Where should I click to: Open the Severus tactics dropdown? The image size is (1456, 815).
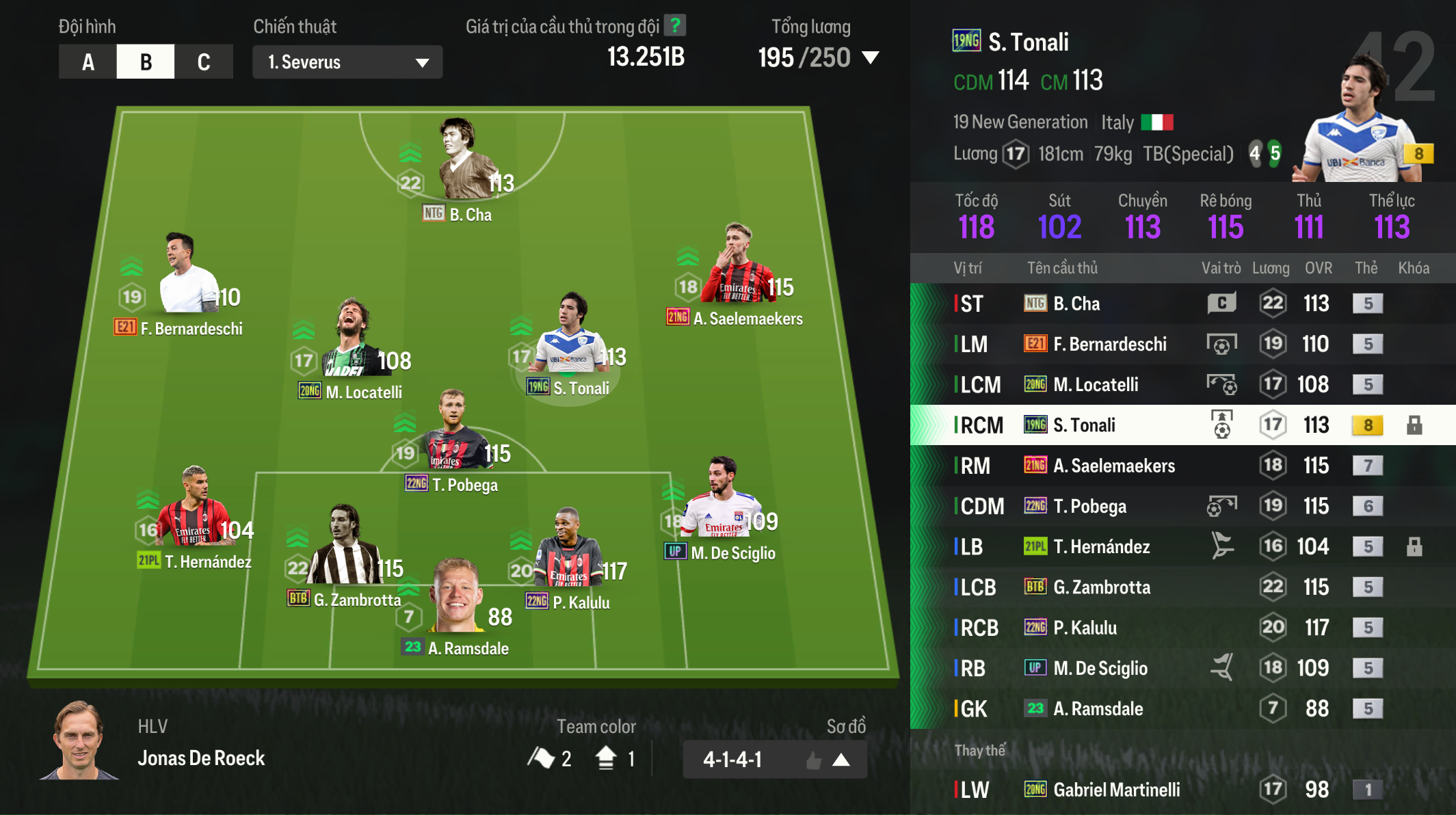point(347,62)
